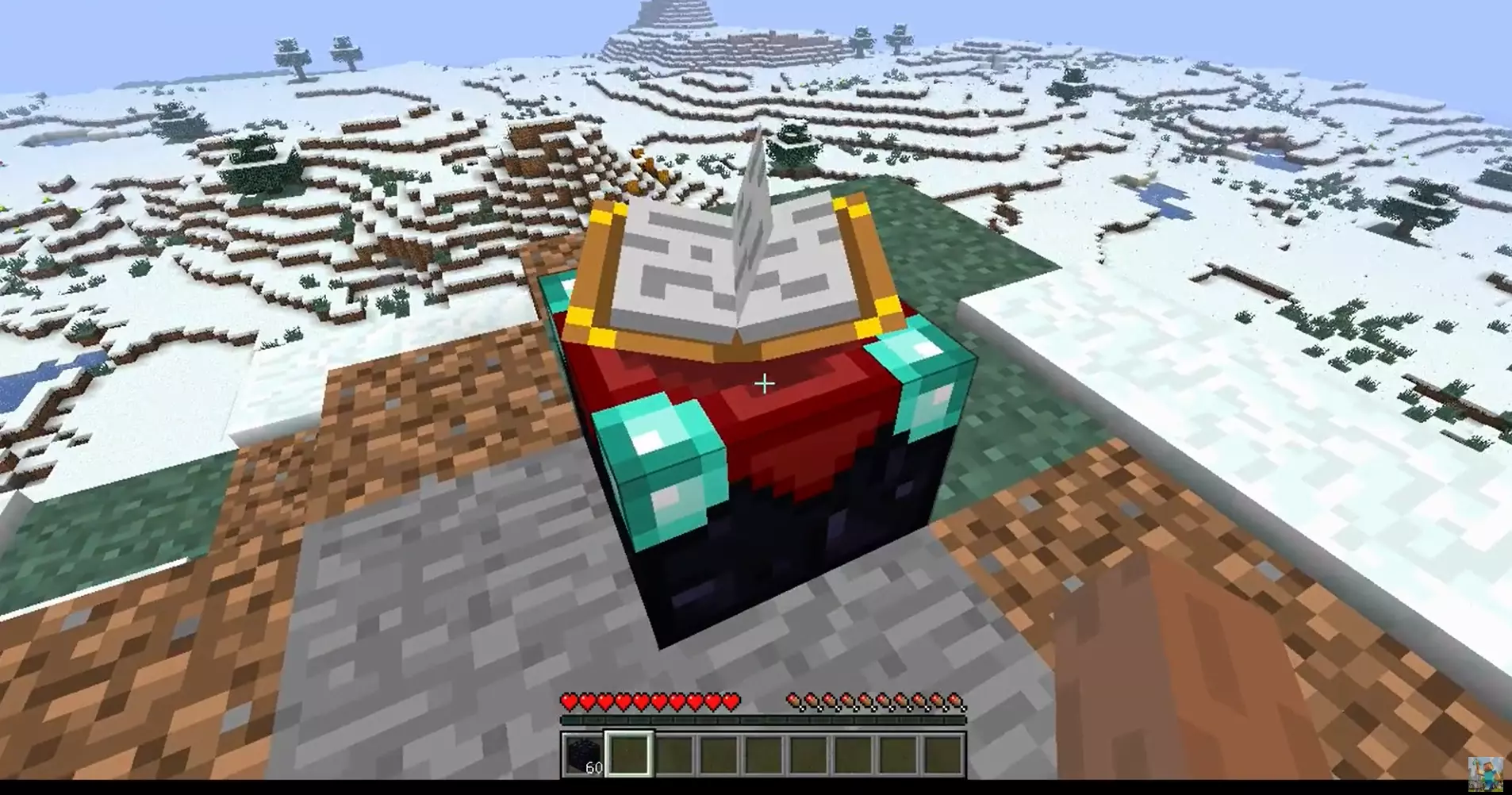Viewport: 1512px width, 795px height.
Task: Click the crosshair at screen center
Action: tap(764, 384)
